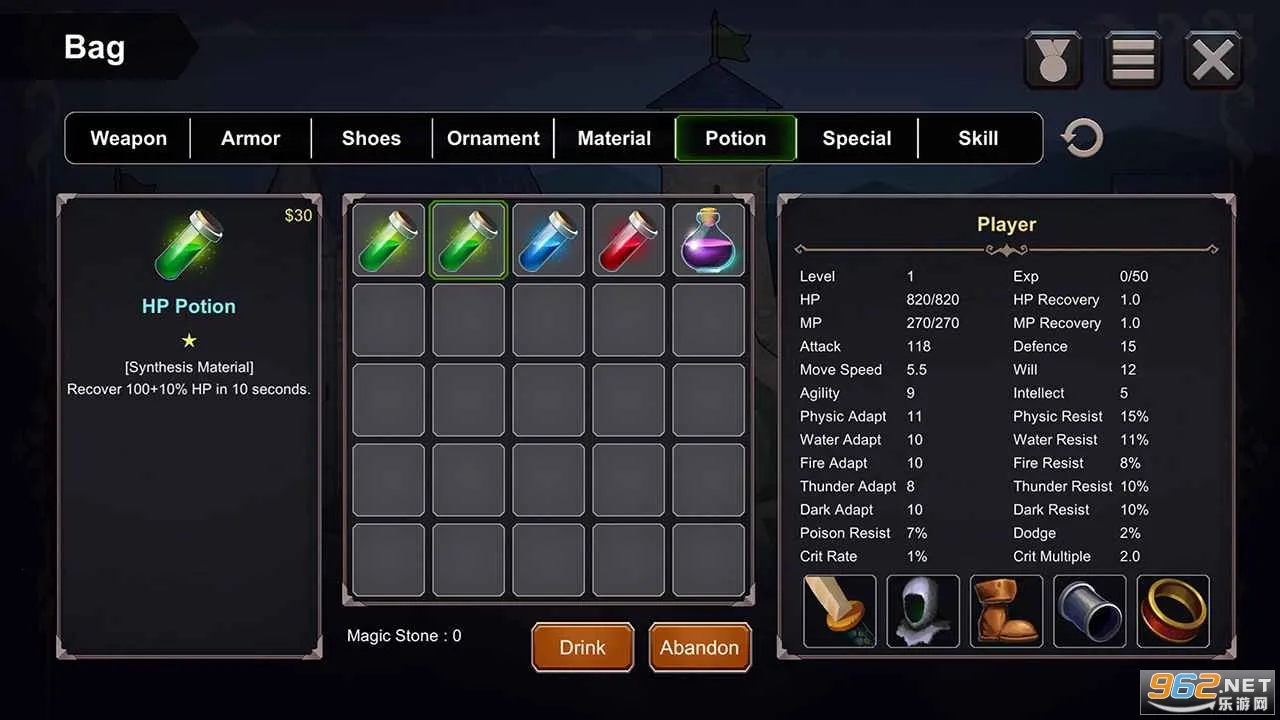
Task: Switch to the Weapon tab
Action: (127, 138)
